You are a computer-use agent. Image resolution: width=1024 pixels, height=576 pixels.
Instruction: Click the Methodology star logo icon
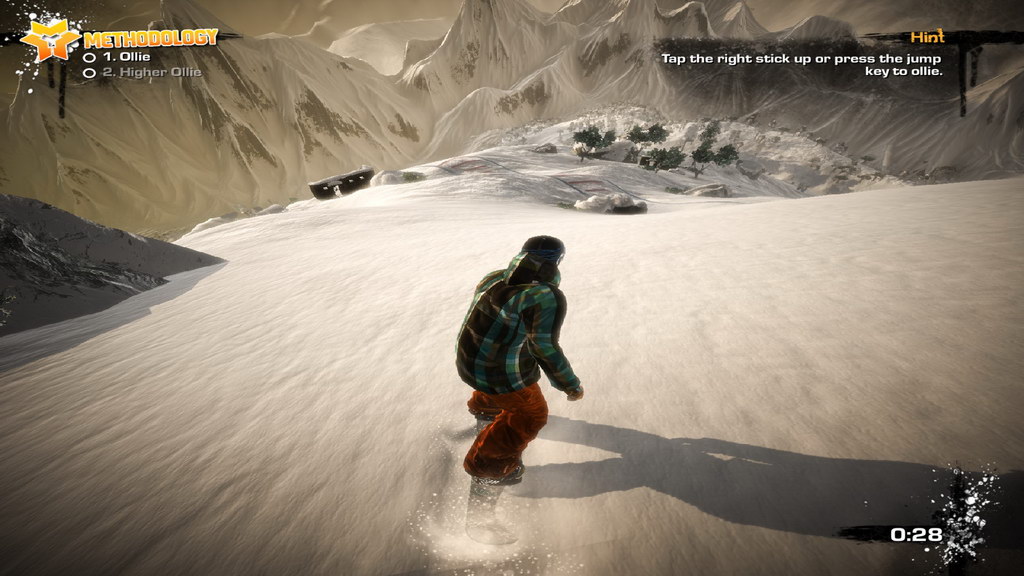pyautogui.click(x=50, y=40)
